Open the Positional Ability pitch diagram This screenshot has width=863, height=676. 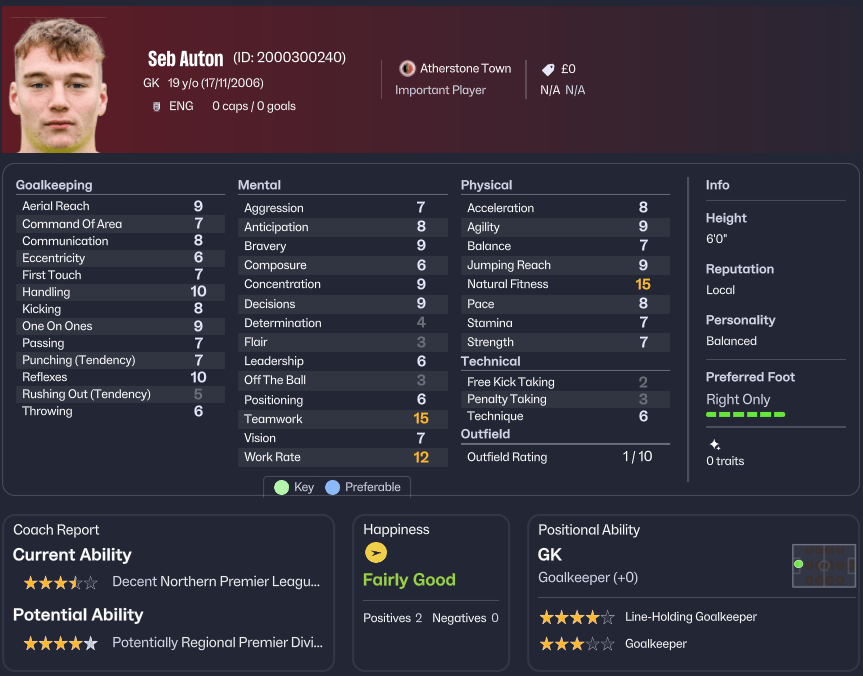[x=823, y=565]
